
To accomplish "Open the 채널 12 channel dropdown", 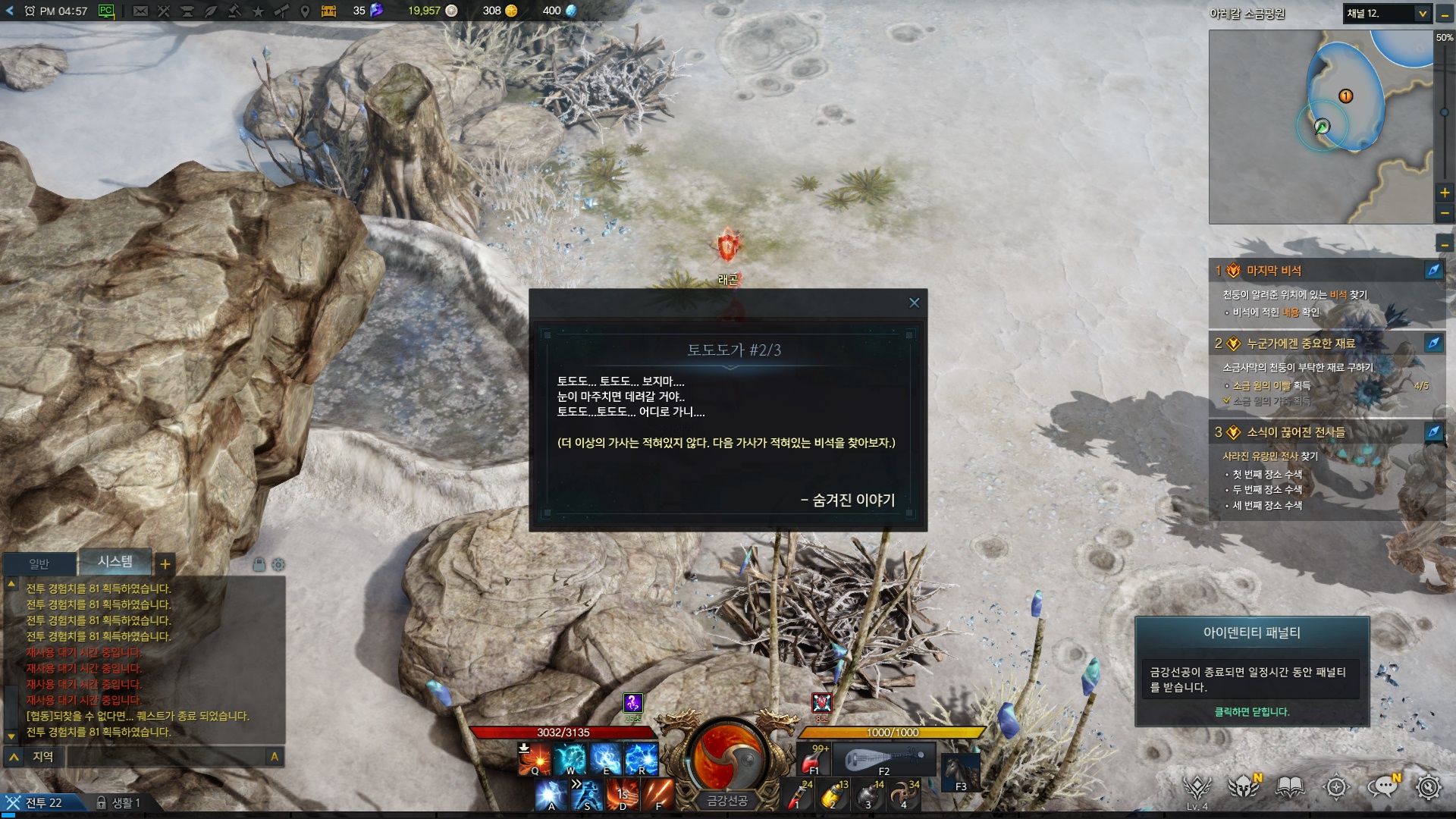I will click(1422, 14).
